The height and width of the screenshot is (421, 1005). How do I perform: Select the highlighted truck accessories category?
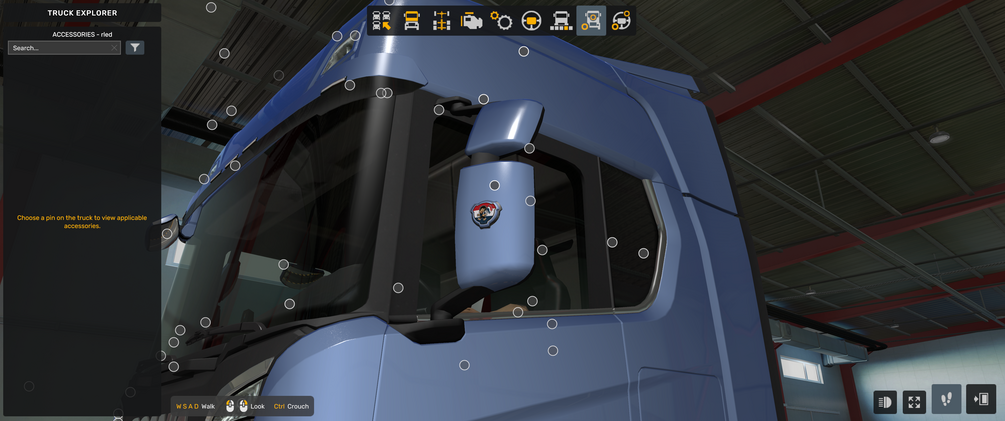(592, 21)
